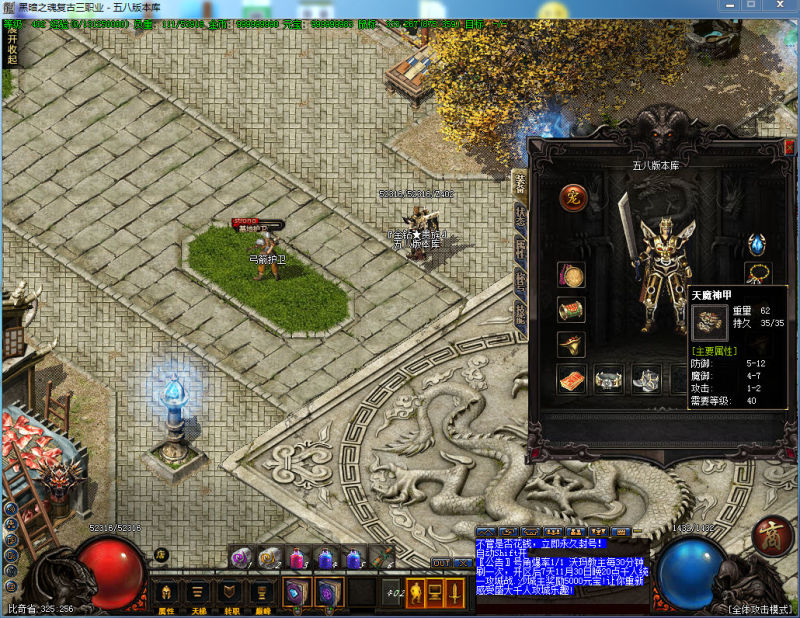This screenshot has height=618, width=800.
Task: Switch to the 状态 (status) tab
Action: (x=520, y=215)
